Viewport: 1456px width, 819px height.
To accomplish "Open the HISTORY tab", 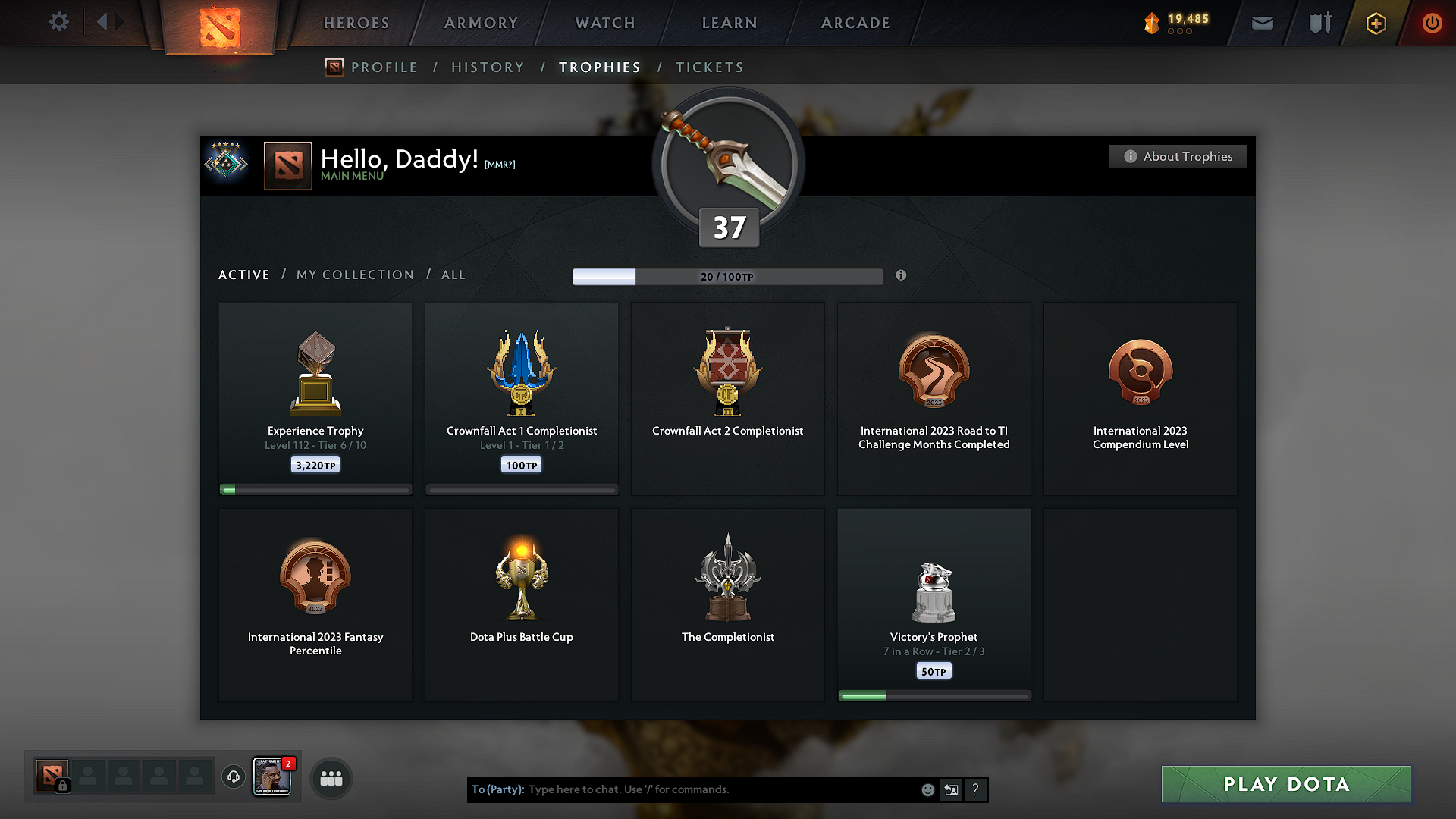I will [488, 67].
